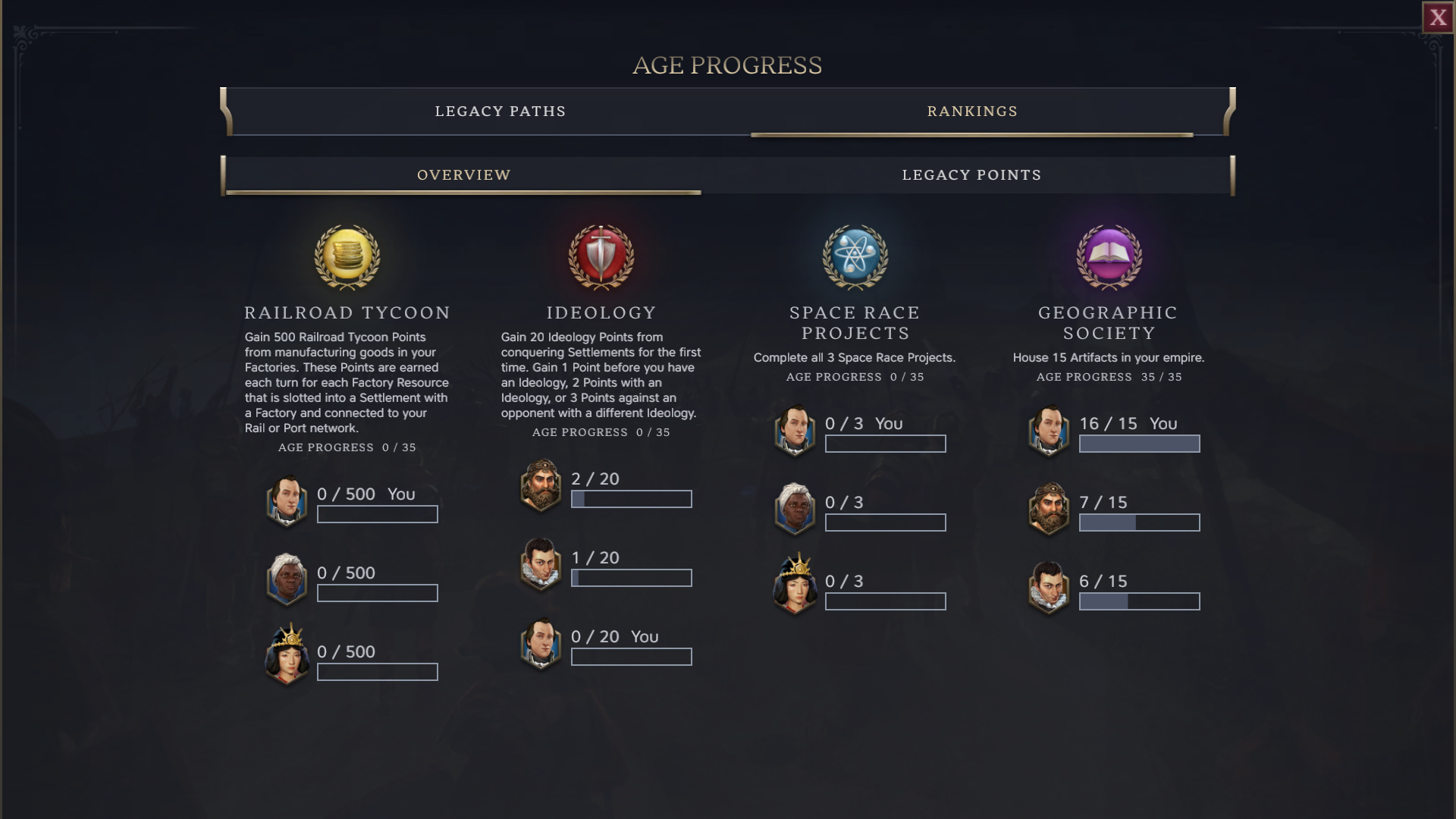The height and width of the screenshot is (819, 1456).
Task: Click the bearded king portrait in Ideology column
Action: (x=542, y=488)
